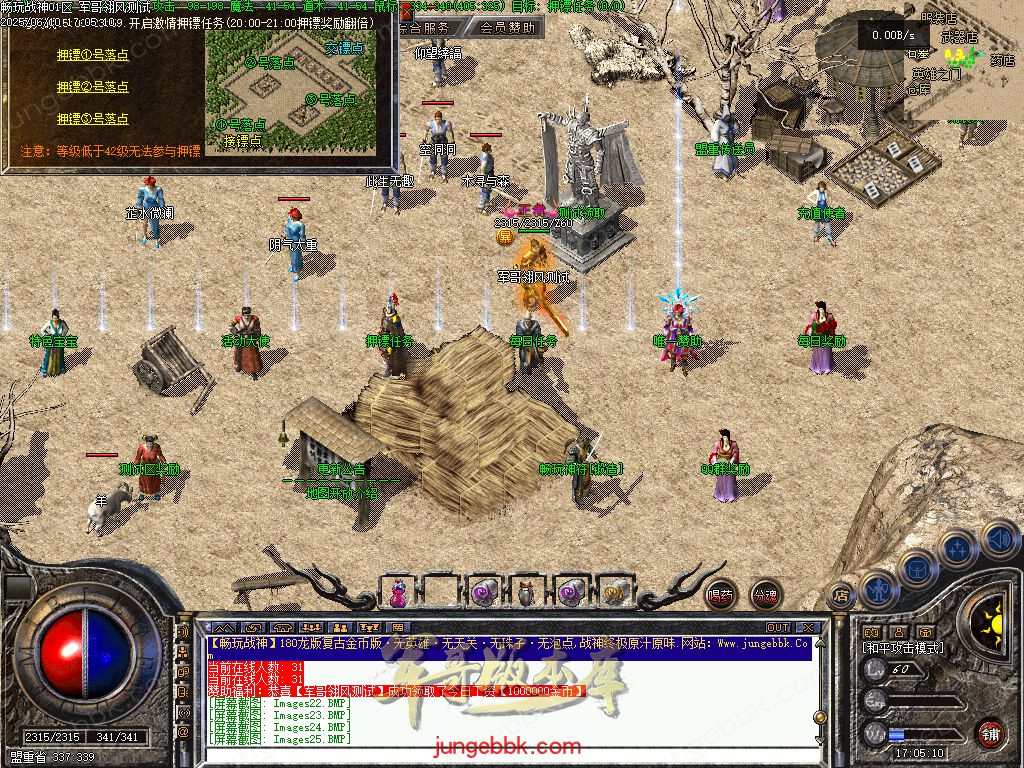Open the 店 shop button

tap(841, 595)
